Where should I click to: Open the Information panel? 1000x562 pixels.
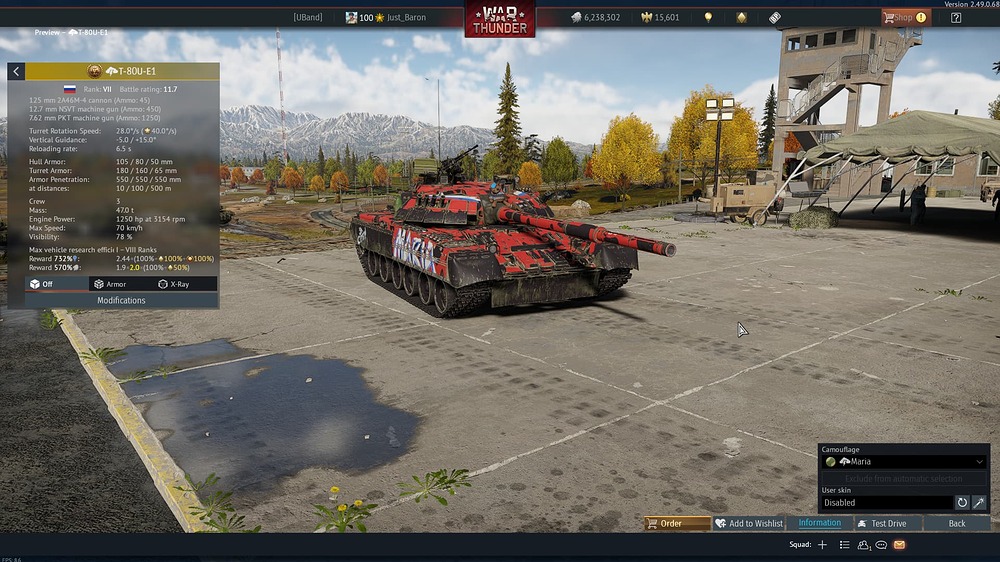pyautogui.click(x=819, y=523)
